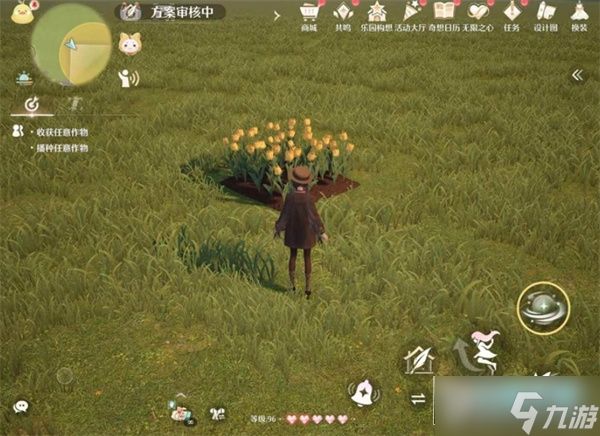Open the 无限之心 heart menu
This screenshot has height=436, width=600.
[x=480, y=13]
